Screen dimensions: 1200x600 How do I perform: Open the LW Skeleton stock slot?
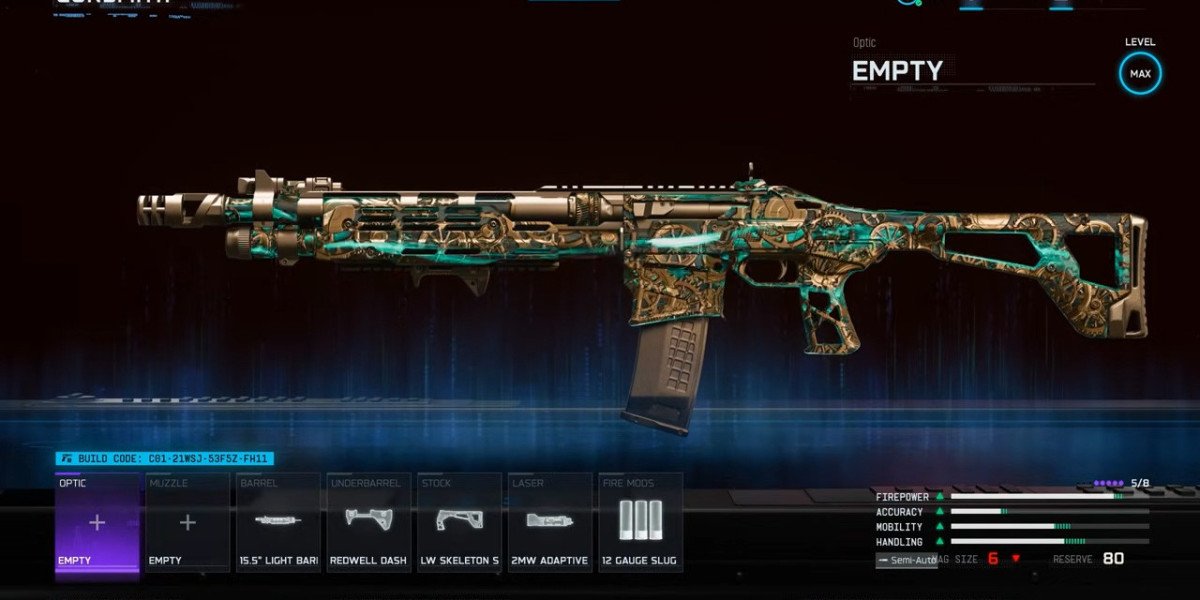point(459,523)
